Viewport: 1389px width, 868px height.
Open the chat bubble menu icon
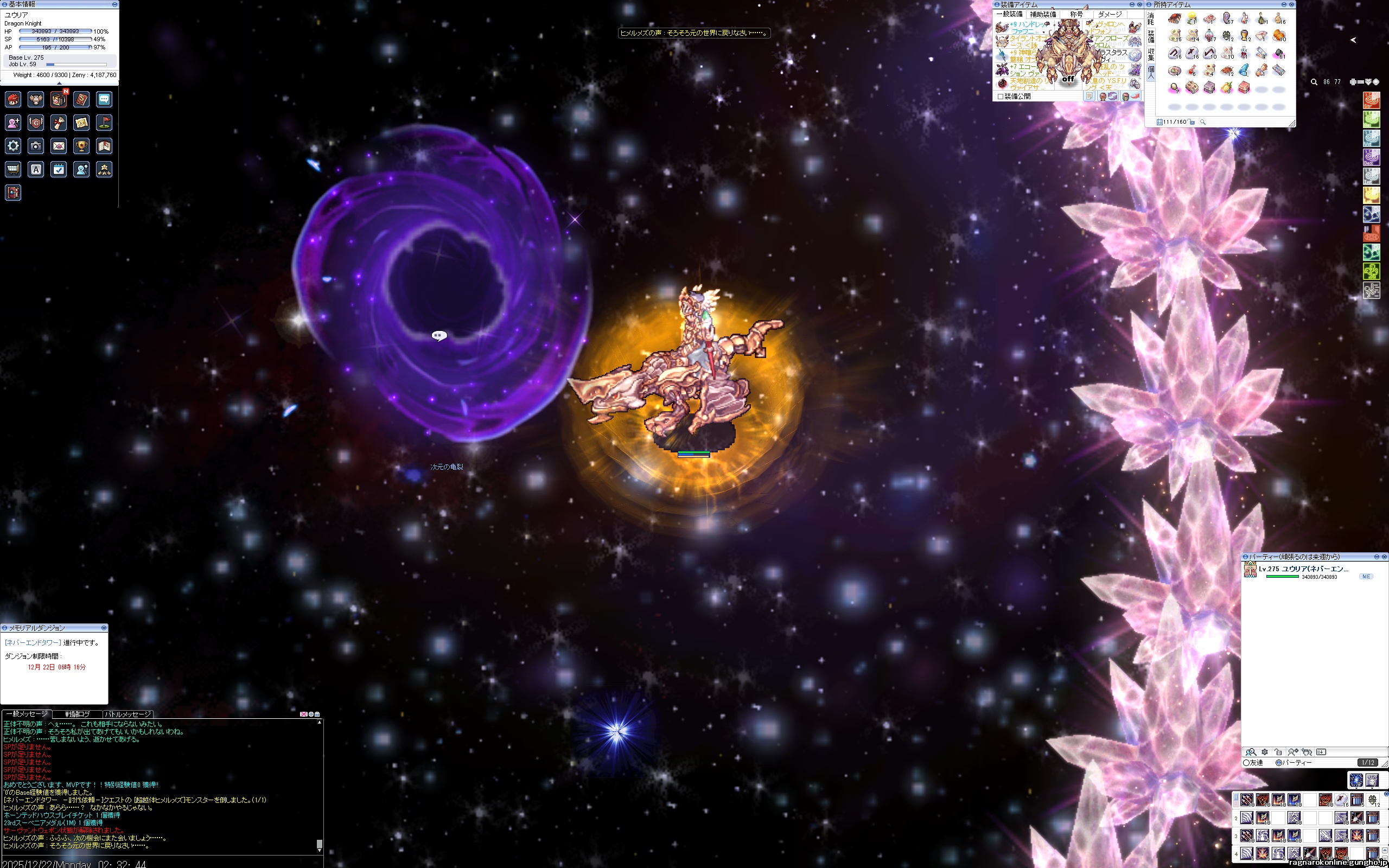tap(104, 99)
